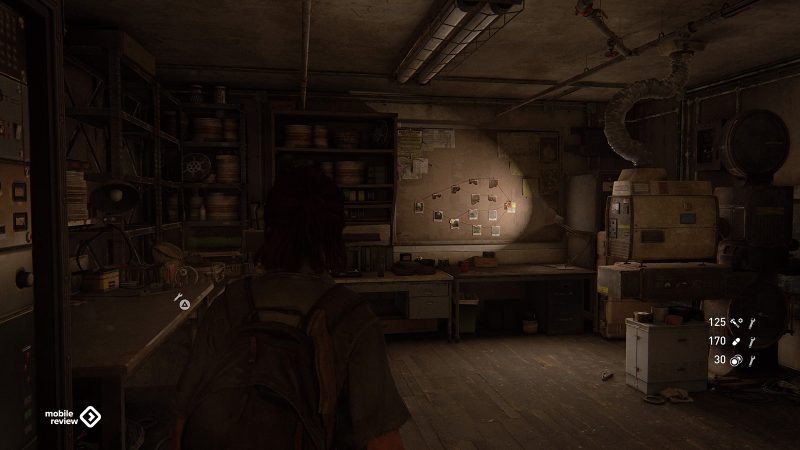Click the hammer and bolt parts icon
This screenshot has height=450, width=800.
coord(735,323)
